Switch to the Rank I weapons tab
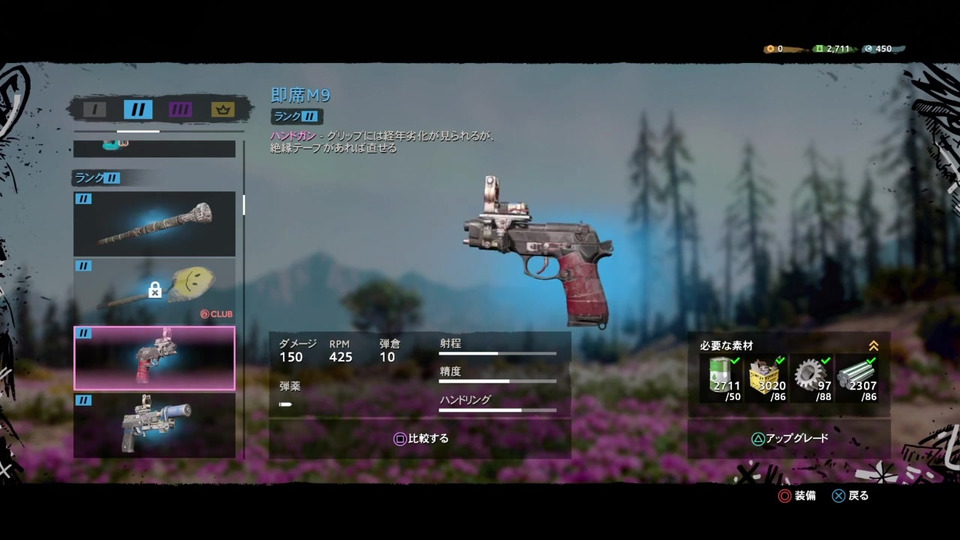Image resolution: width=960 pixels, height=540 pixels. 94,109
